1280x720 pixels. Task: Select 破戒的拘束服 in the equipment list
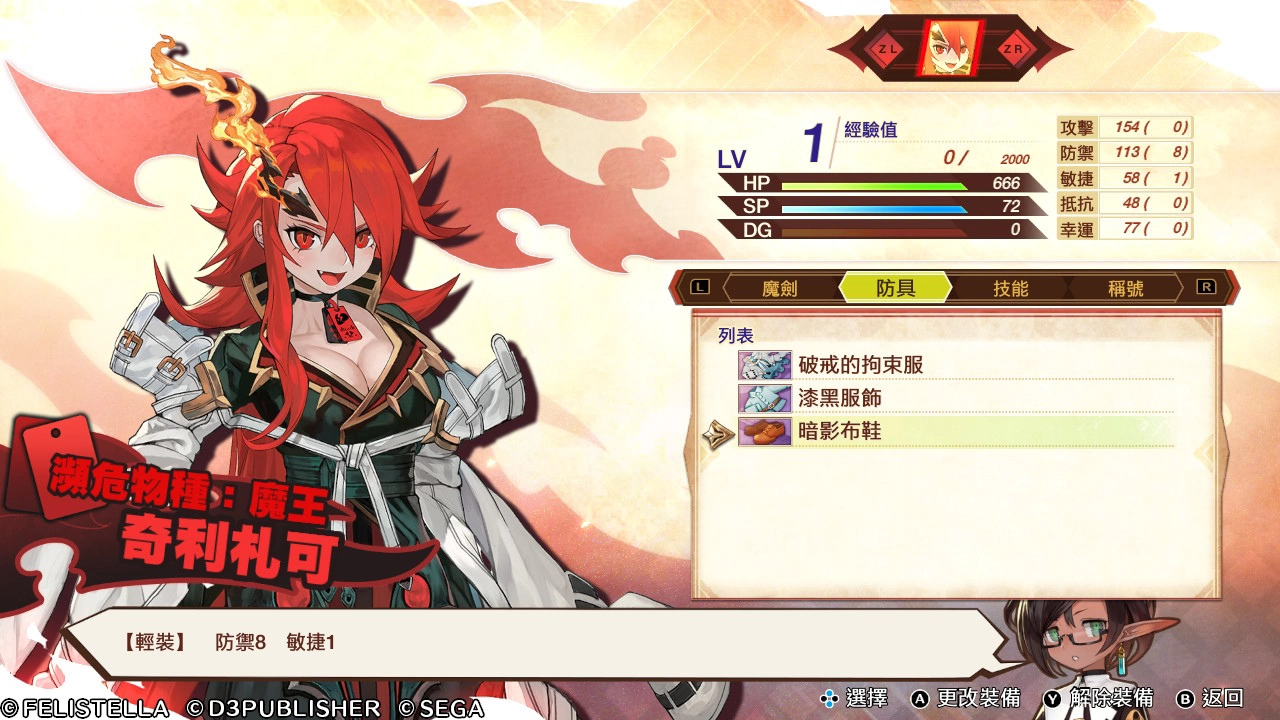860,365
